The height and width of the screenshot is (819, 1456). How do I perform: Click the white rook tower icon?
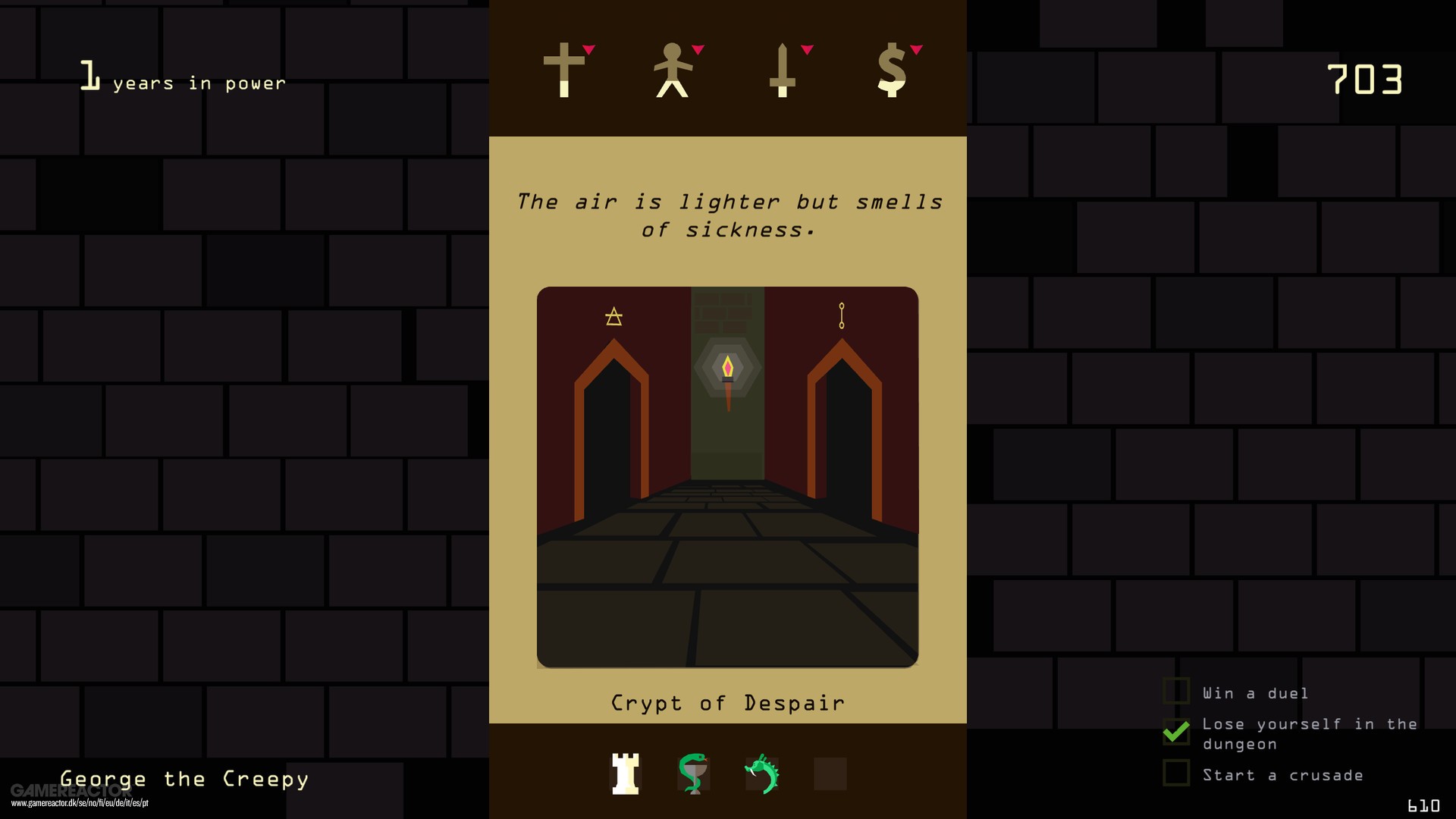pos(626,773)
